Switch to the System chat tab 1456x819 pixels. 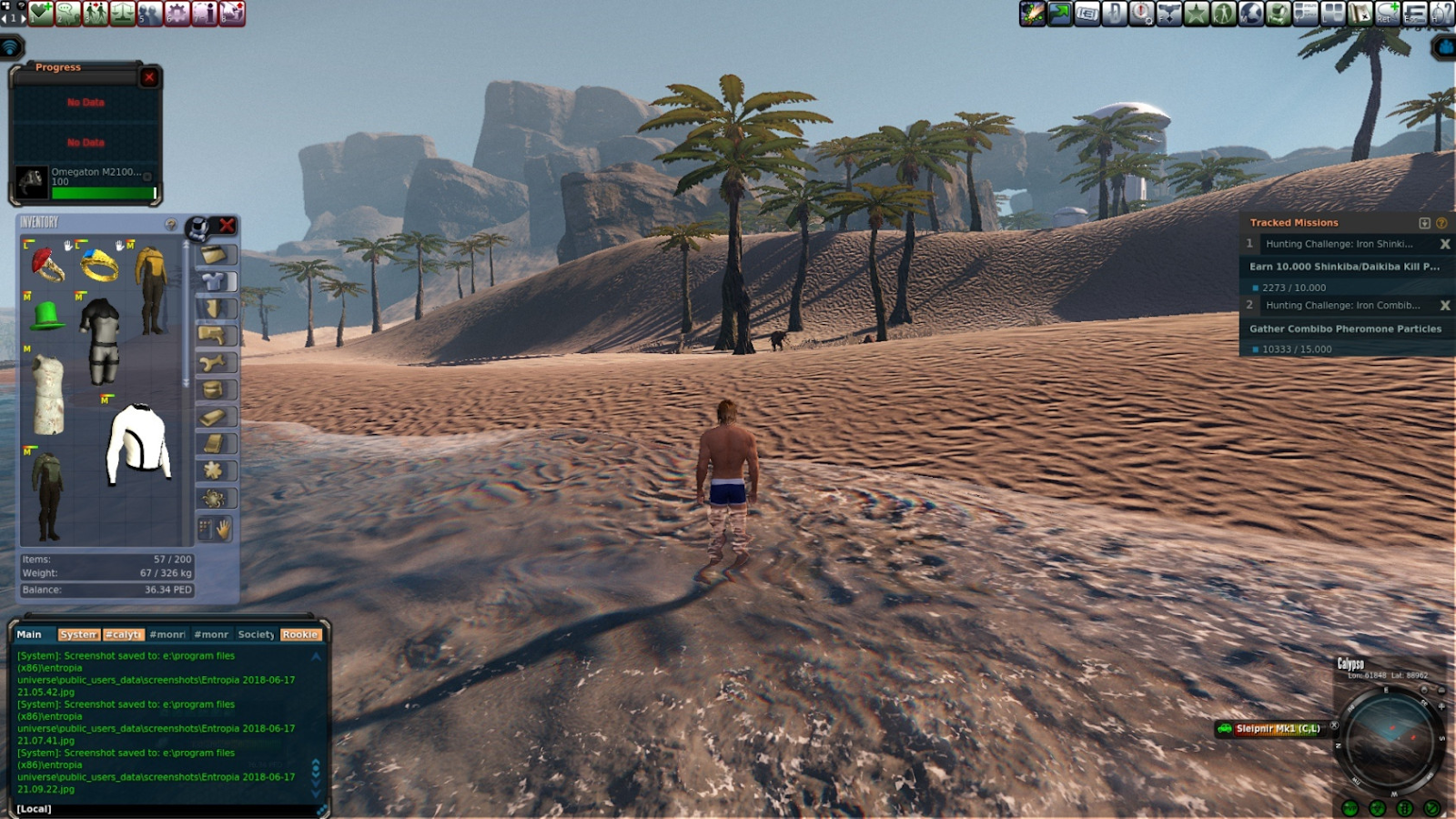click(78, 634)
